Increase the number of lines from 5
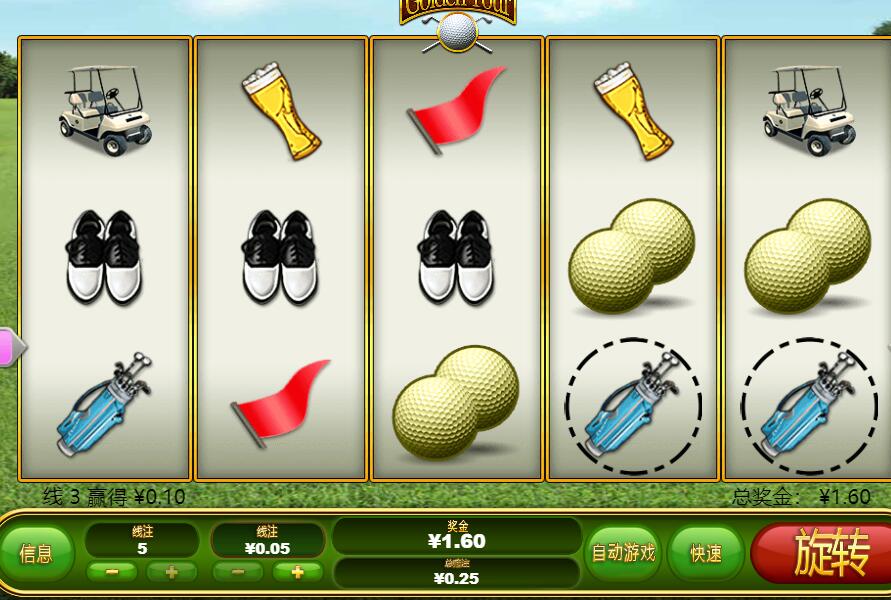Viewport: 891px width, 600px height. [171, 572]
